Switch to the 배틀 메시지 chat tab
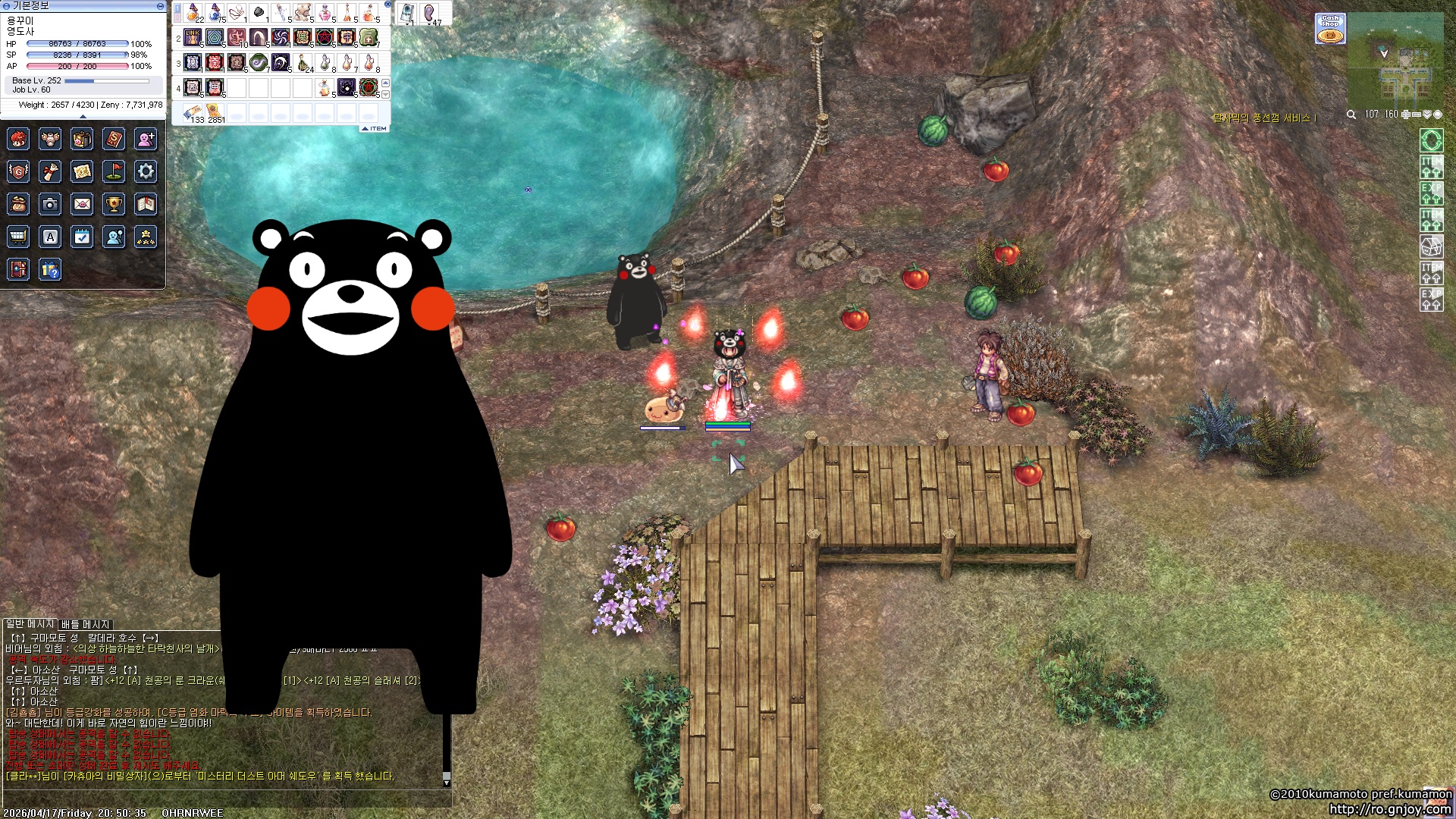Viewport: 1456px width, 819px height. 85,625
